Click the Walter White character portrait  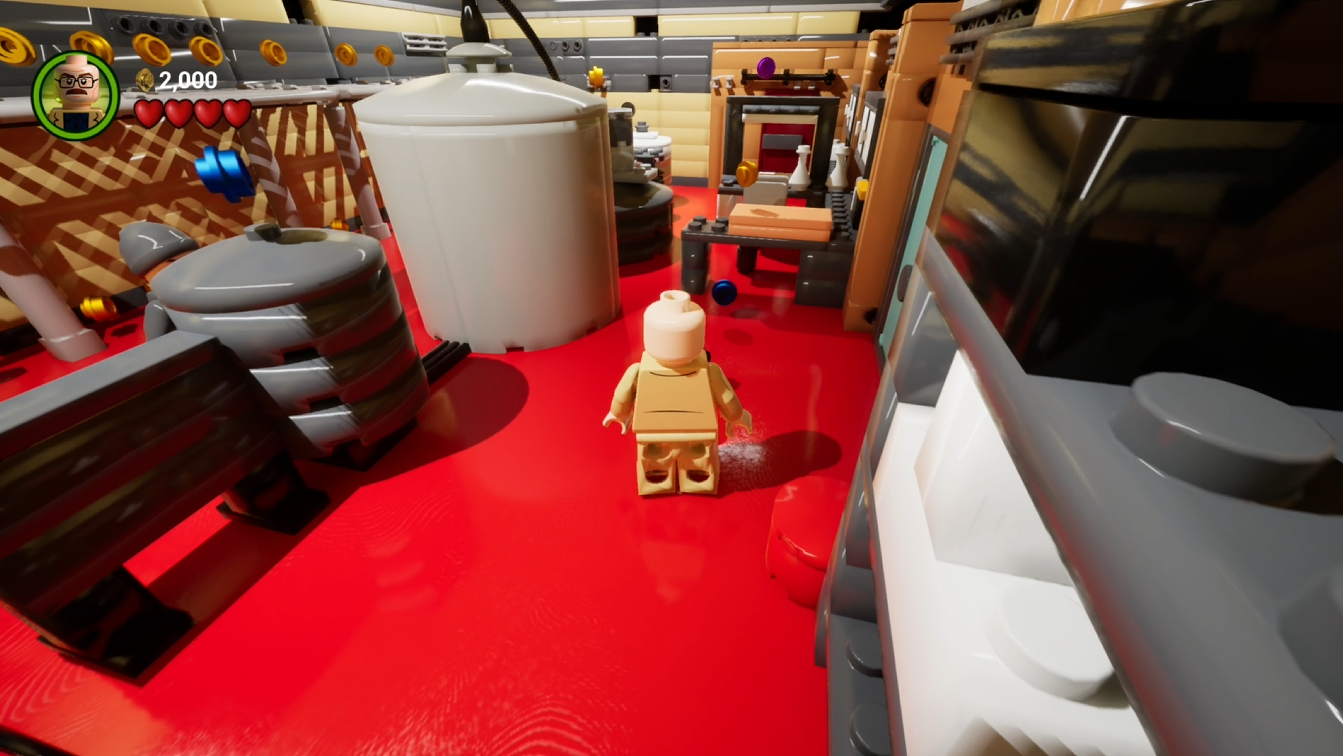point(74,90)
